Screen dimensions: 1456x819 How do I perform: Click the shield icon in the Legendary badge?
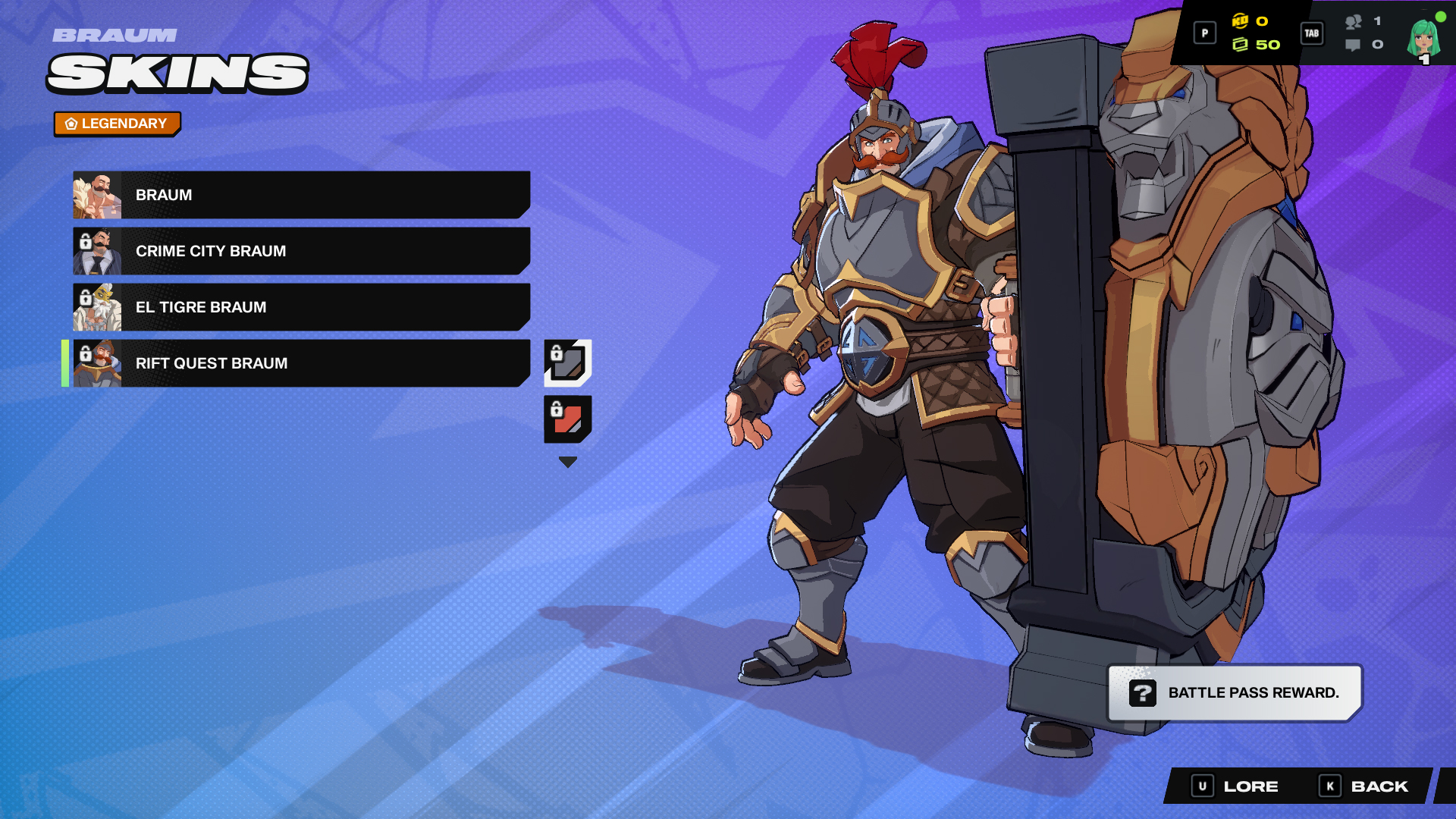71,123
